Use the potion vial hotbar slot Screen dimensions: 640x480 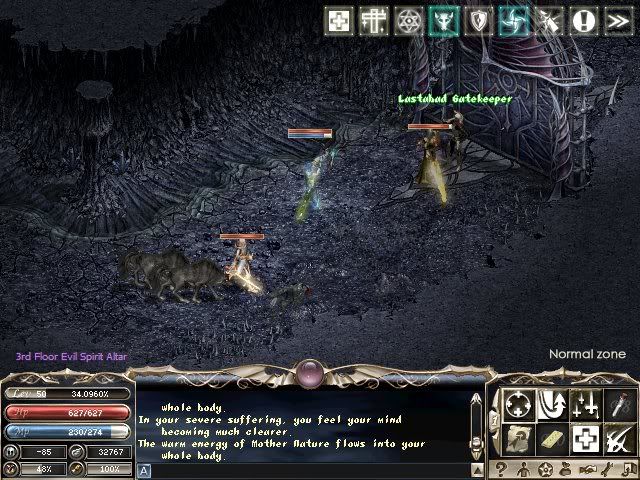[618, 404]
